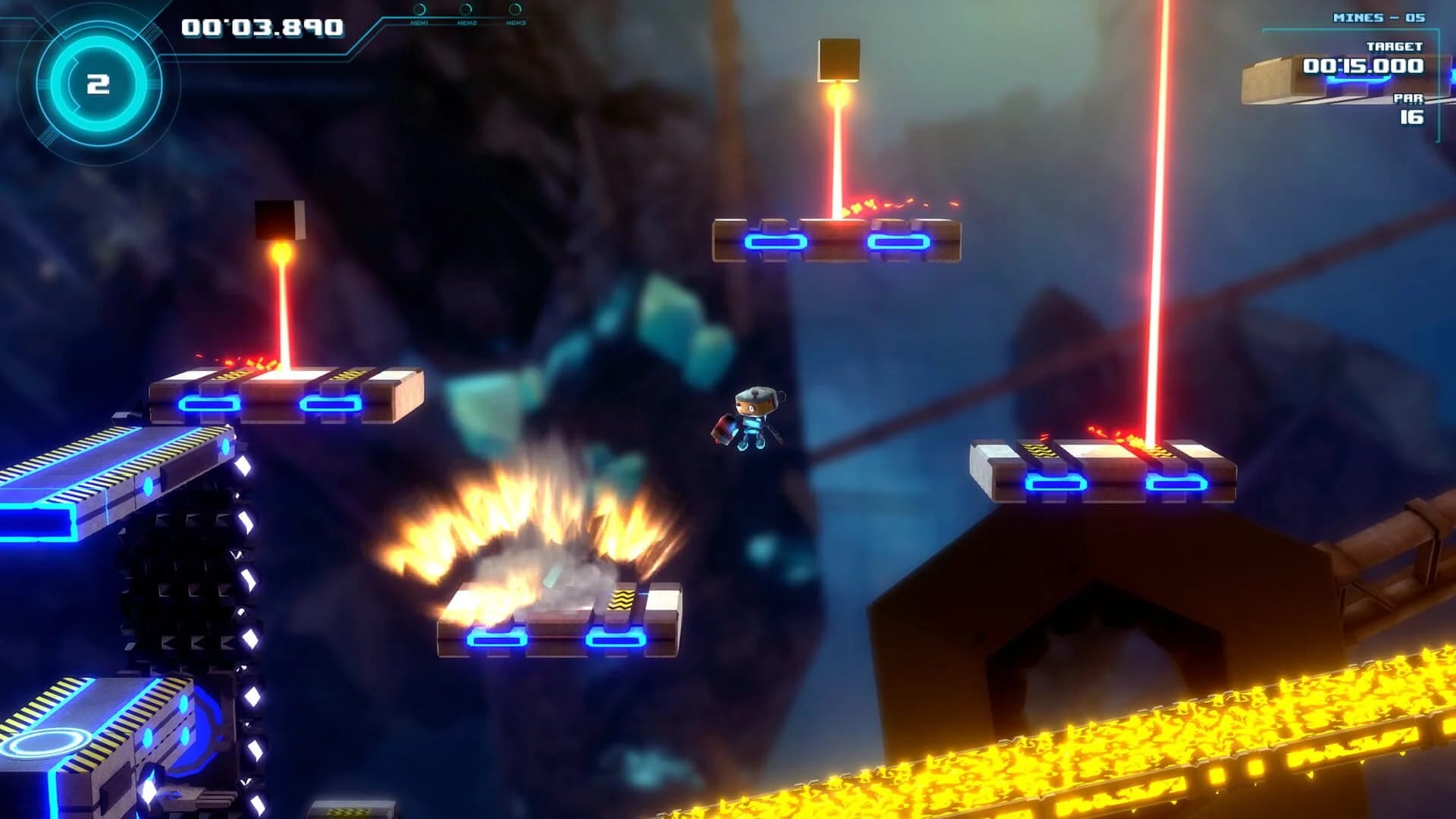The image size is (1456, 819).
Task: Click the MEM3 status indicator ring
Action: [x=514, y=9]
